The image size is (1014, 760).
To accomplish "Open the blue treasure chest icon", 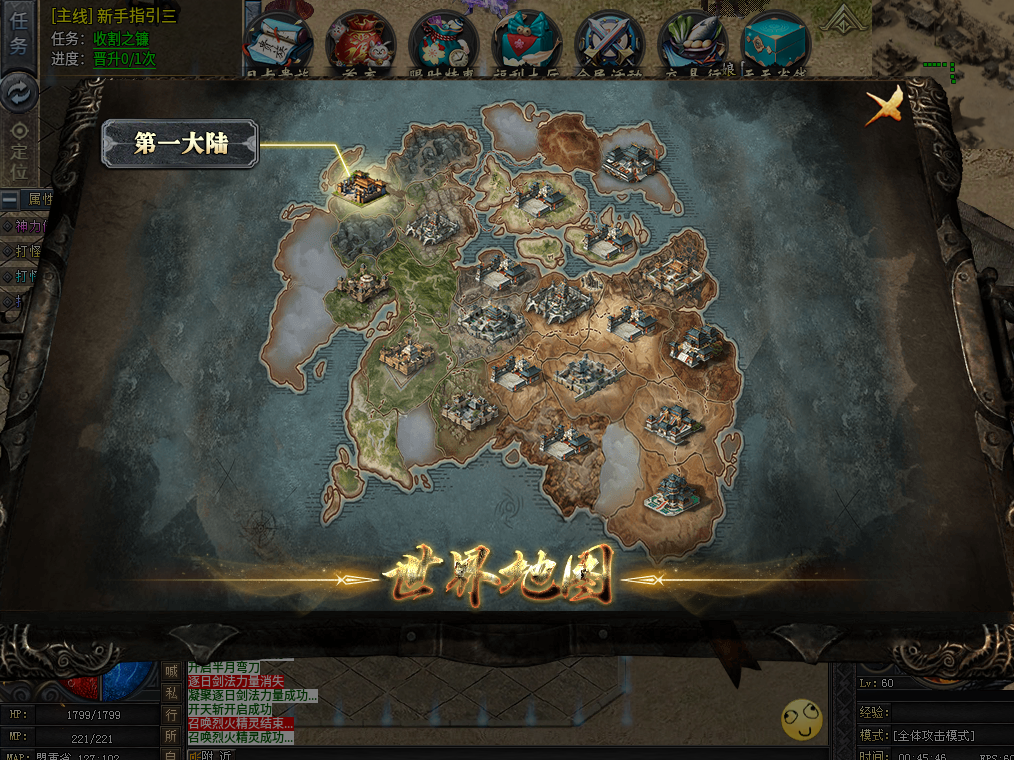I will [775, 42].
